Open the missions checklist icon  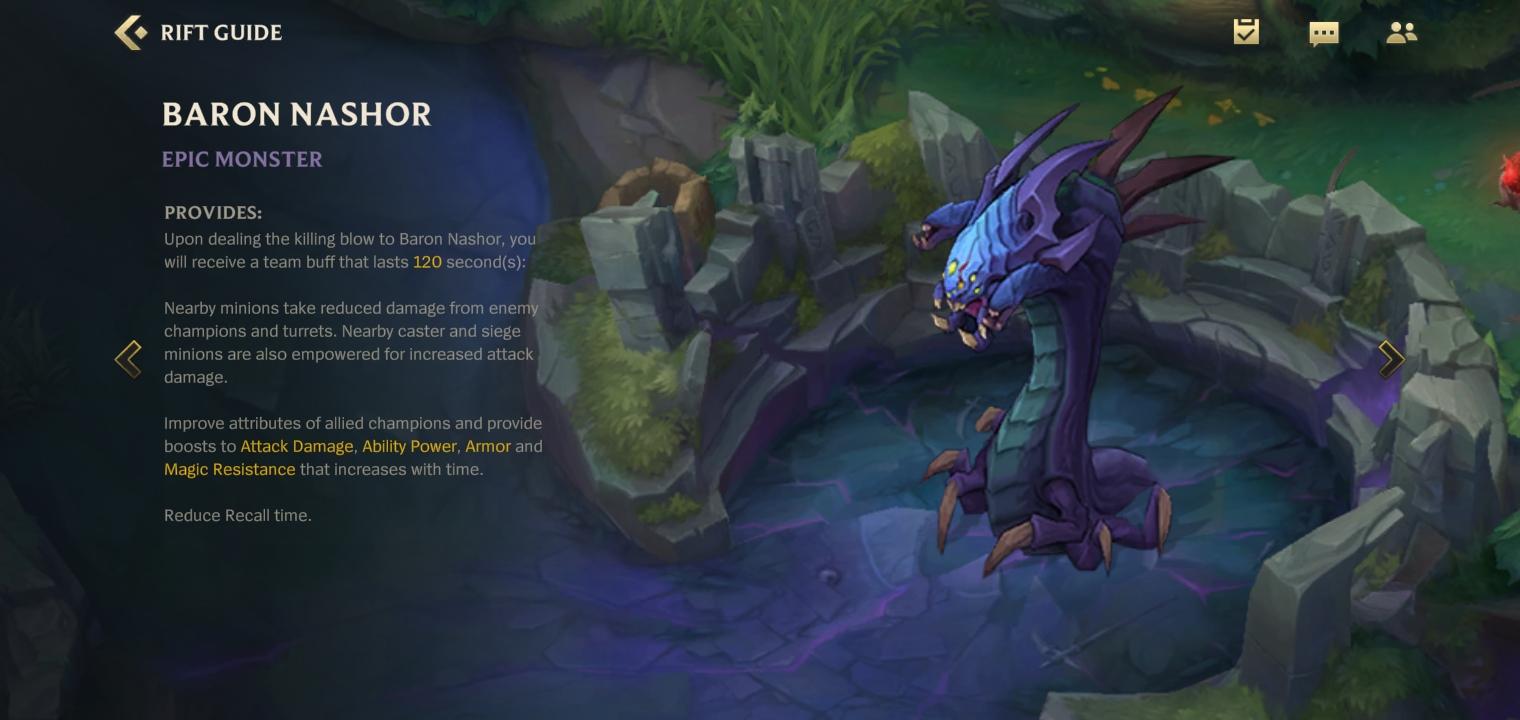pyautogui.click(x=1246, y=32)
